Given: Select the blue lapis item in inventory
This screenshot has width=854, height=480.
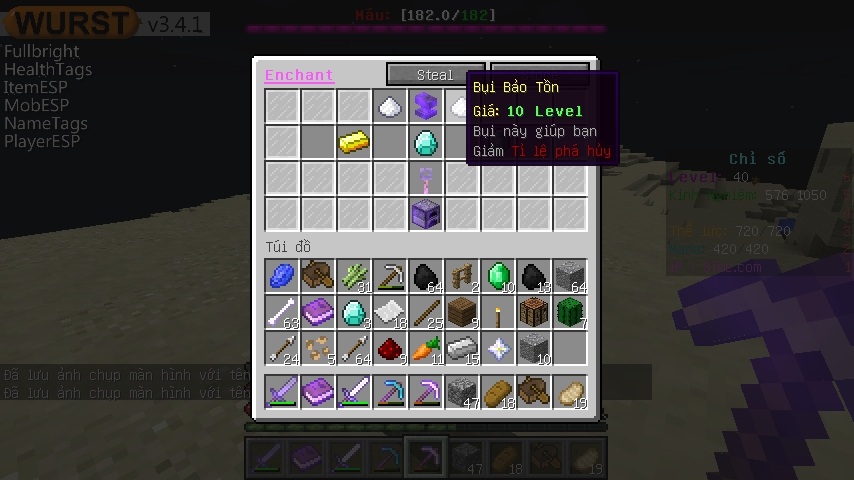Looking at the screenshot, I should tap(282, 276).
